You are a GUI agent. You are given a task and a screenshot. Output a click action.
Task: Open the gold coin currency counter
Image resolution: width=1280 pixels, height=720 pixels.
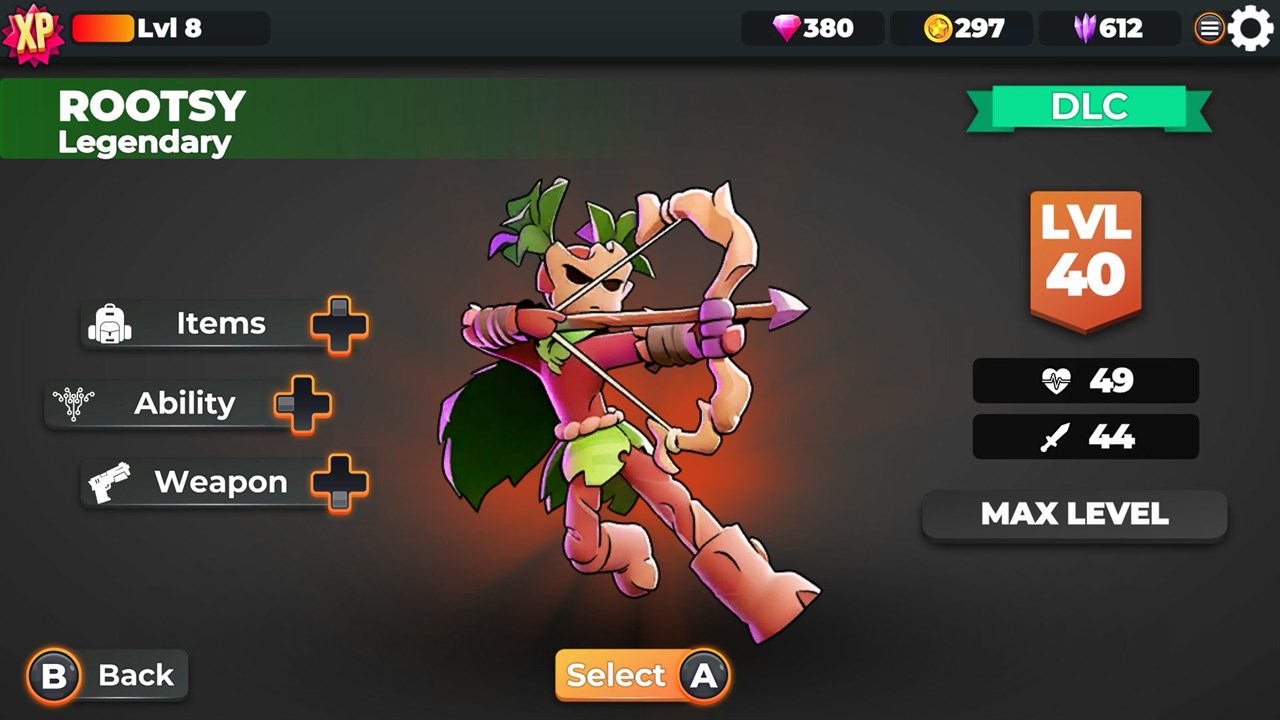point(962,28)
